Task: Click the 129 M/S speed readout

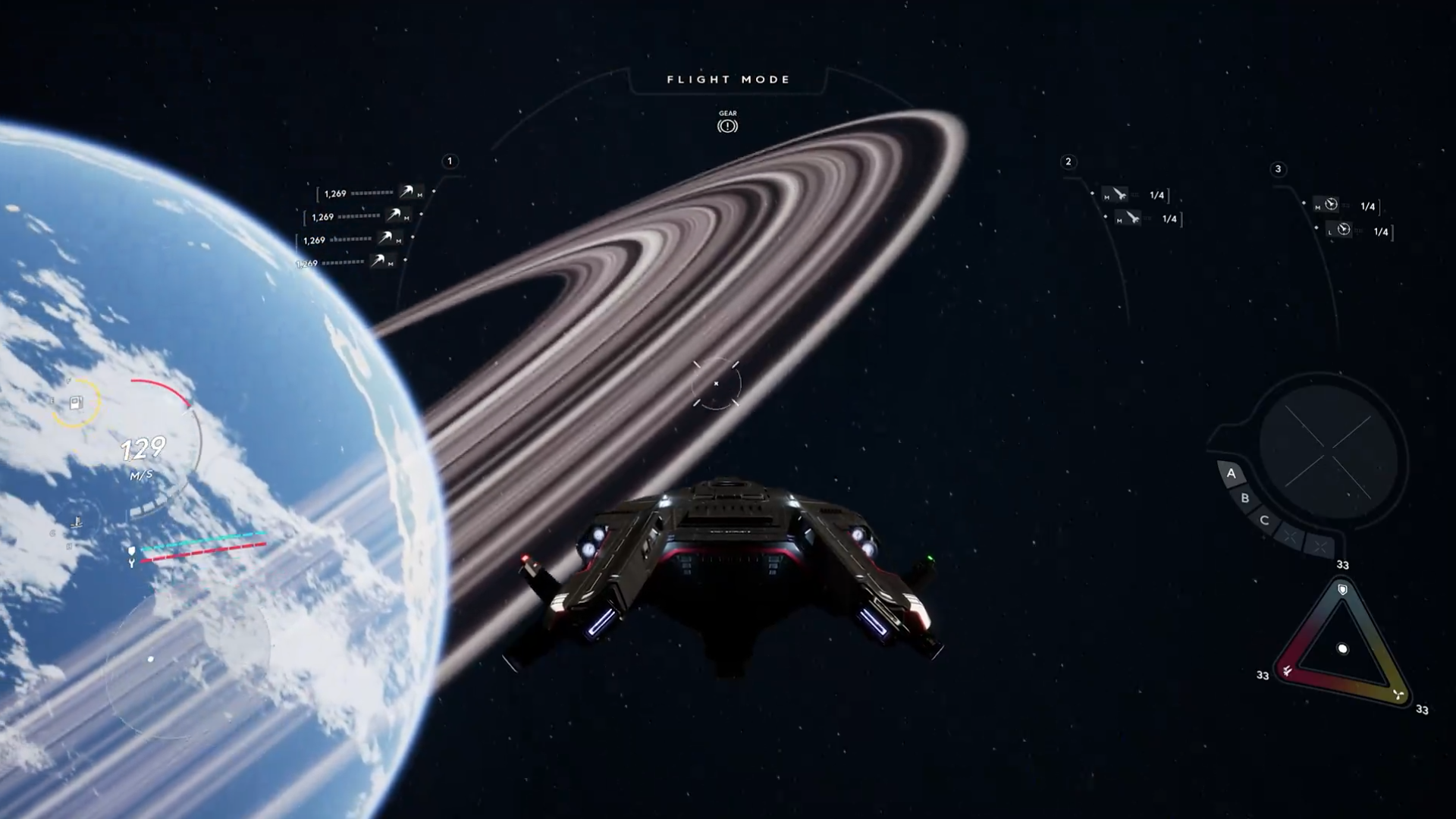Action: (x=143, y=449)
